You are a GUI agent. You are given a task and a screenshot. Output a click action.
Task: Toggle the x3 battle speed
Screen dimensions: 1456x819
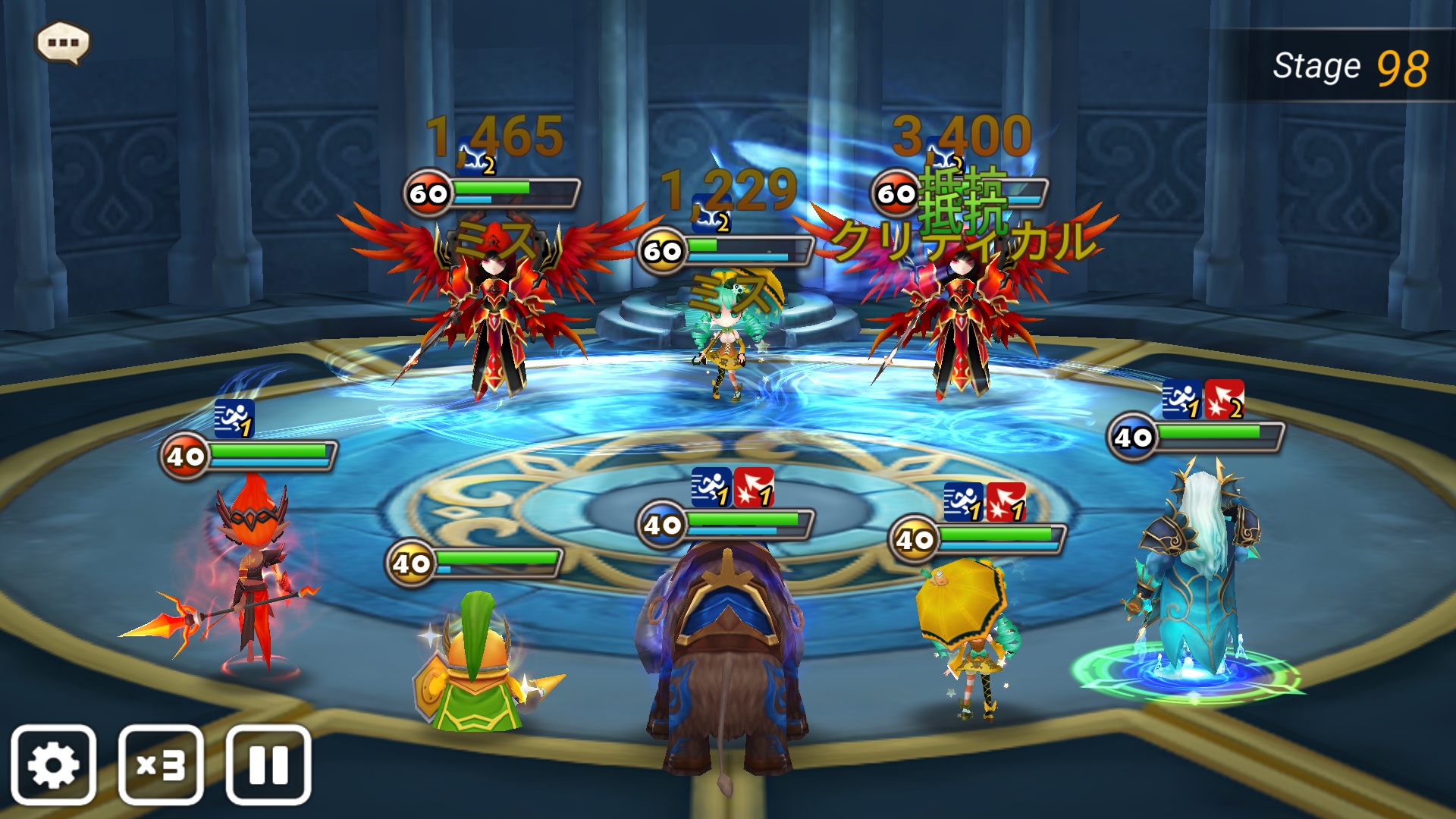tap(161, 764)
